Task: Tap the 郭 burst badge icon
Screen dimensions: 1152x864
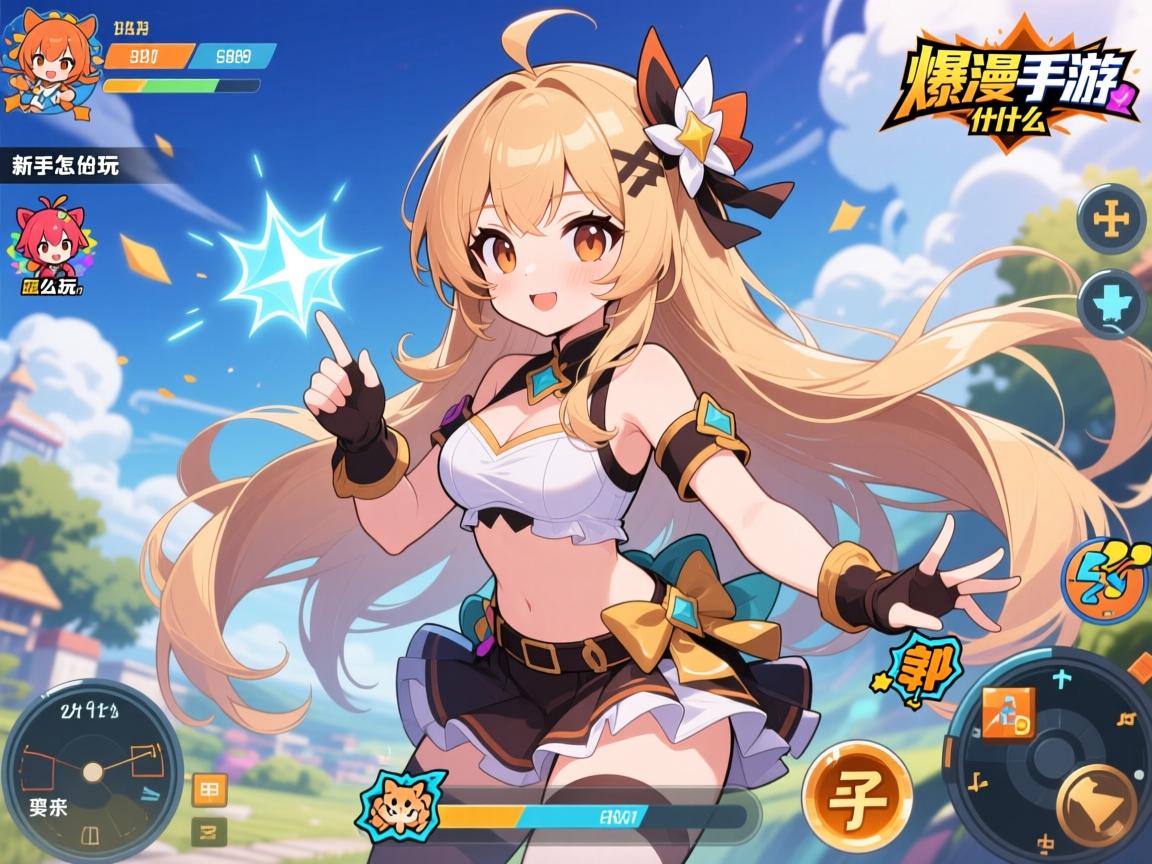Action: pos(924,667)
